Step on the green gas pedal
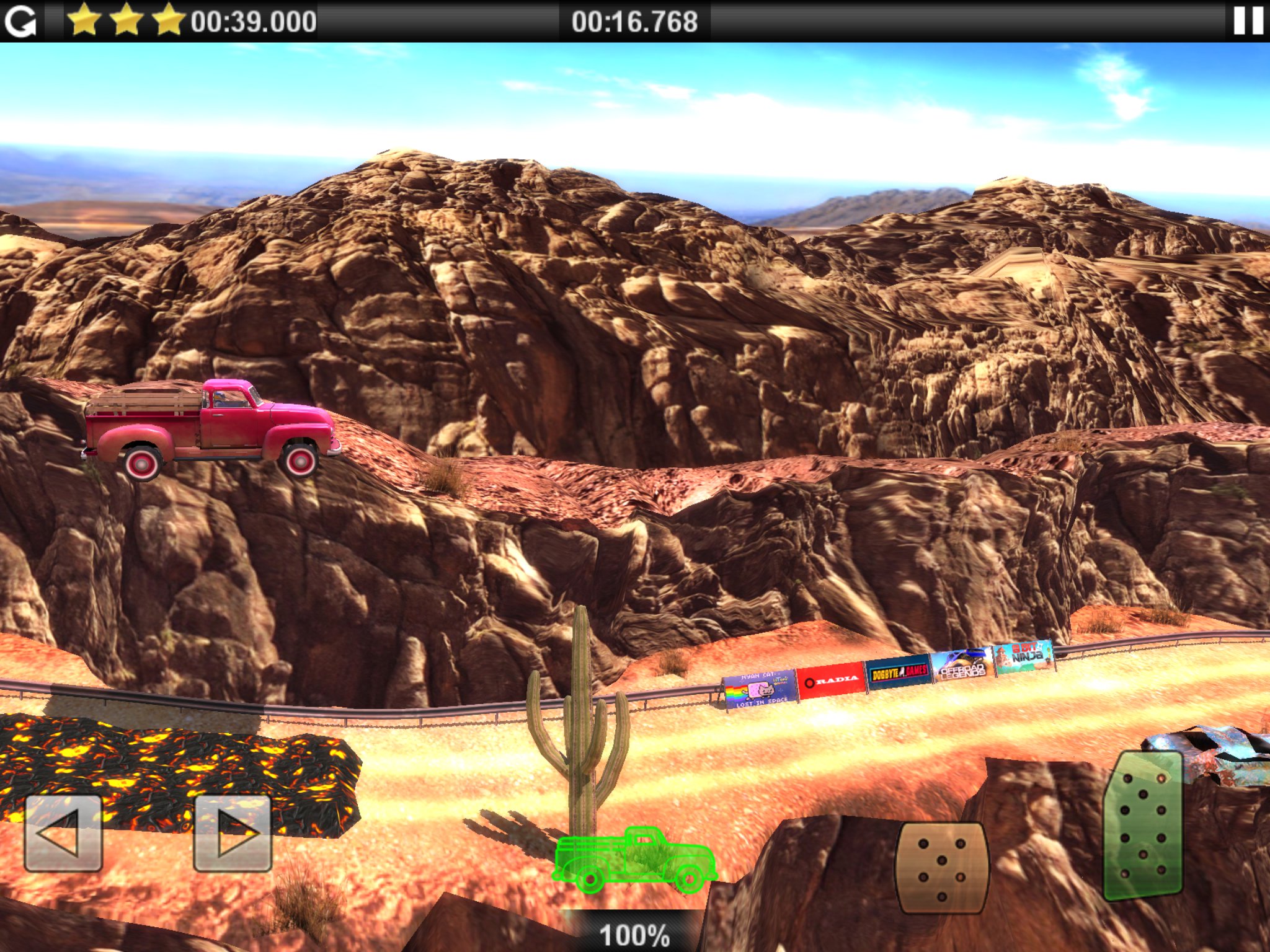1270x952 pixels. (x=1143, y=824)
